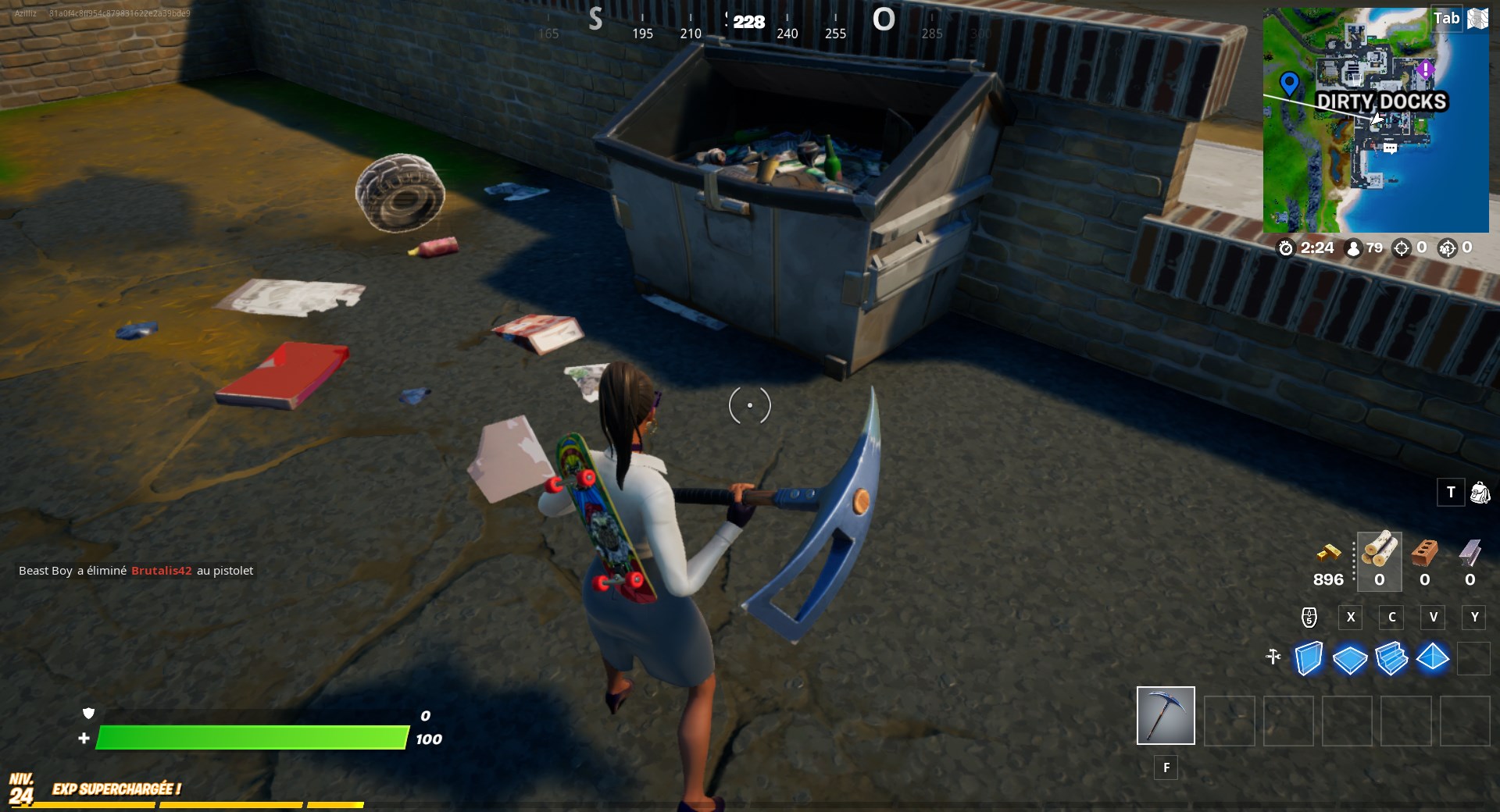Click the green health bar
This screenshot has height=812, width=1500.
[x=250, y=737]
